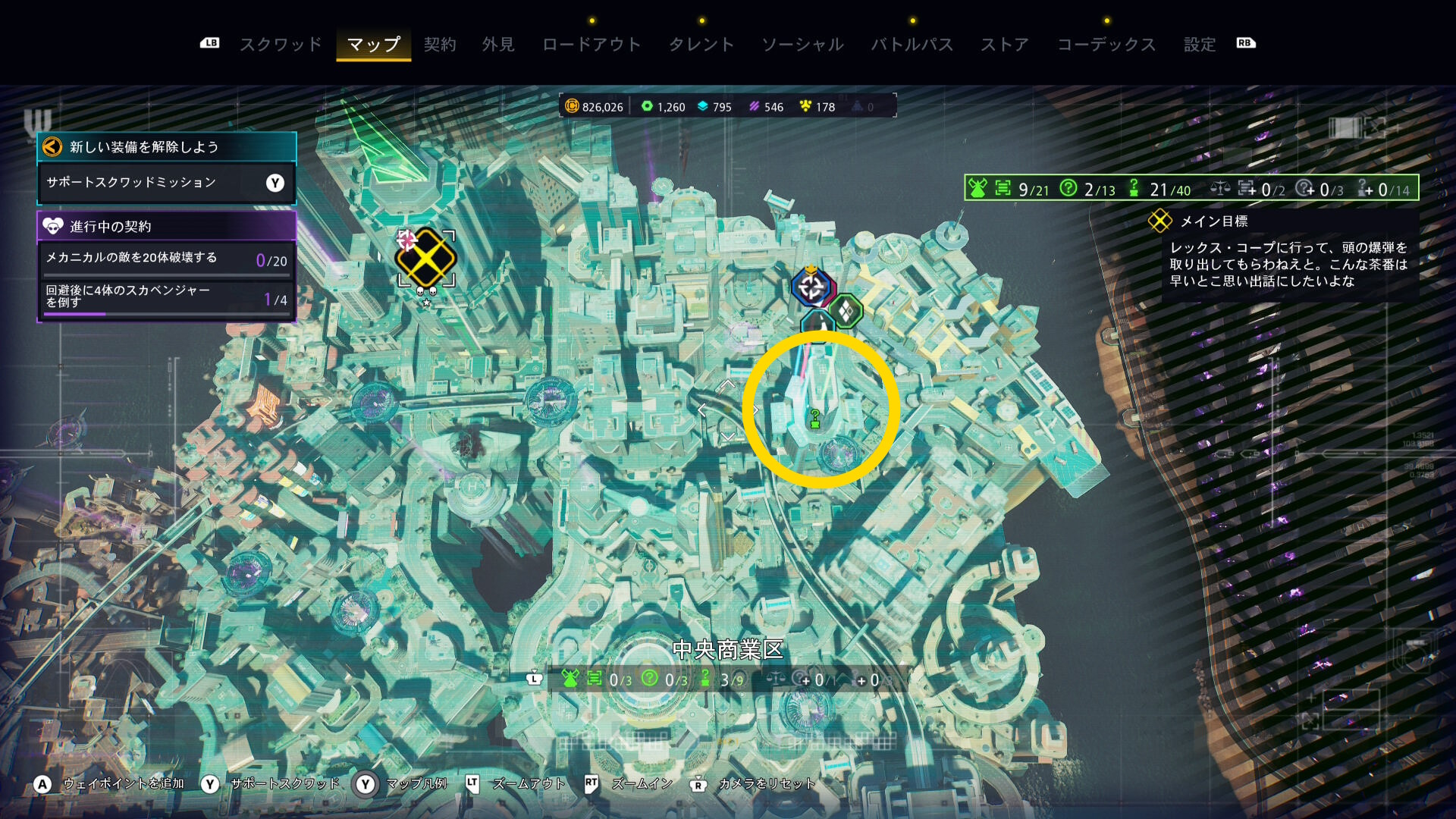Open the 契約 tab
This screenshot has height=819, width=1456.
click(440, 44)
